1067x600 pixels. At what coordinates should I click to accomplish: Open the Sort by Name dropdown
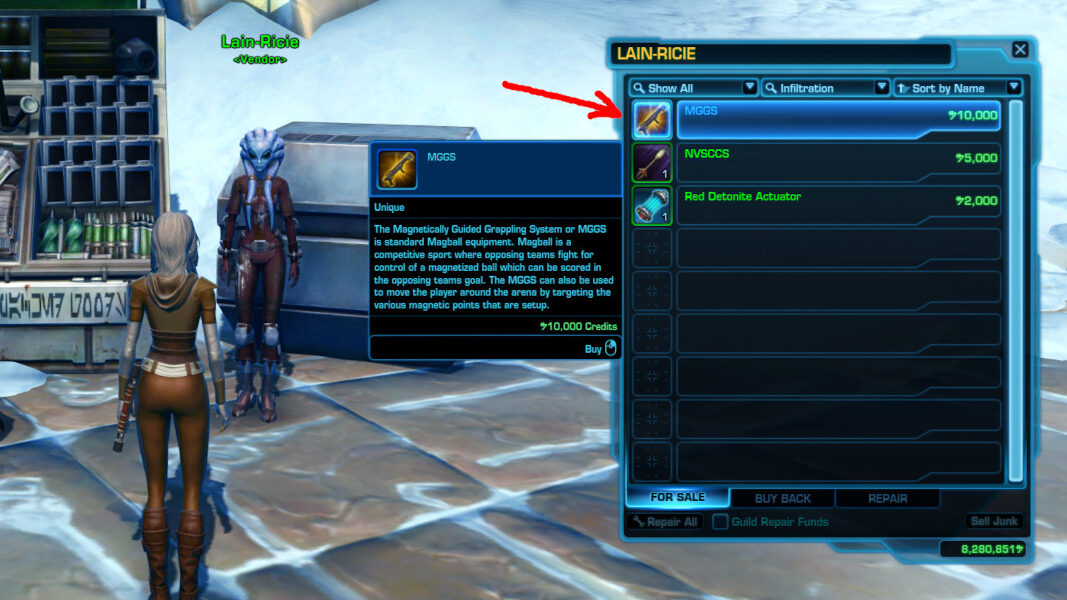click(957, 88)
